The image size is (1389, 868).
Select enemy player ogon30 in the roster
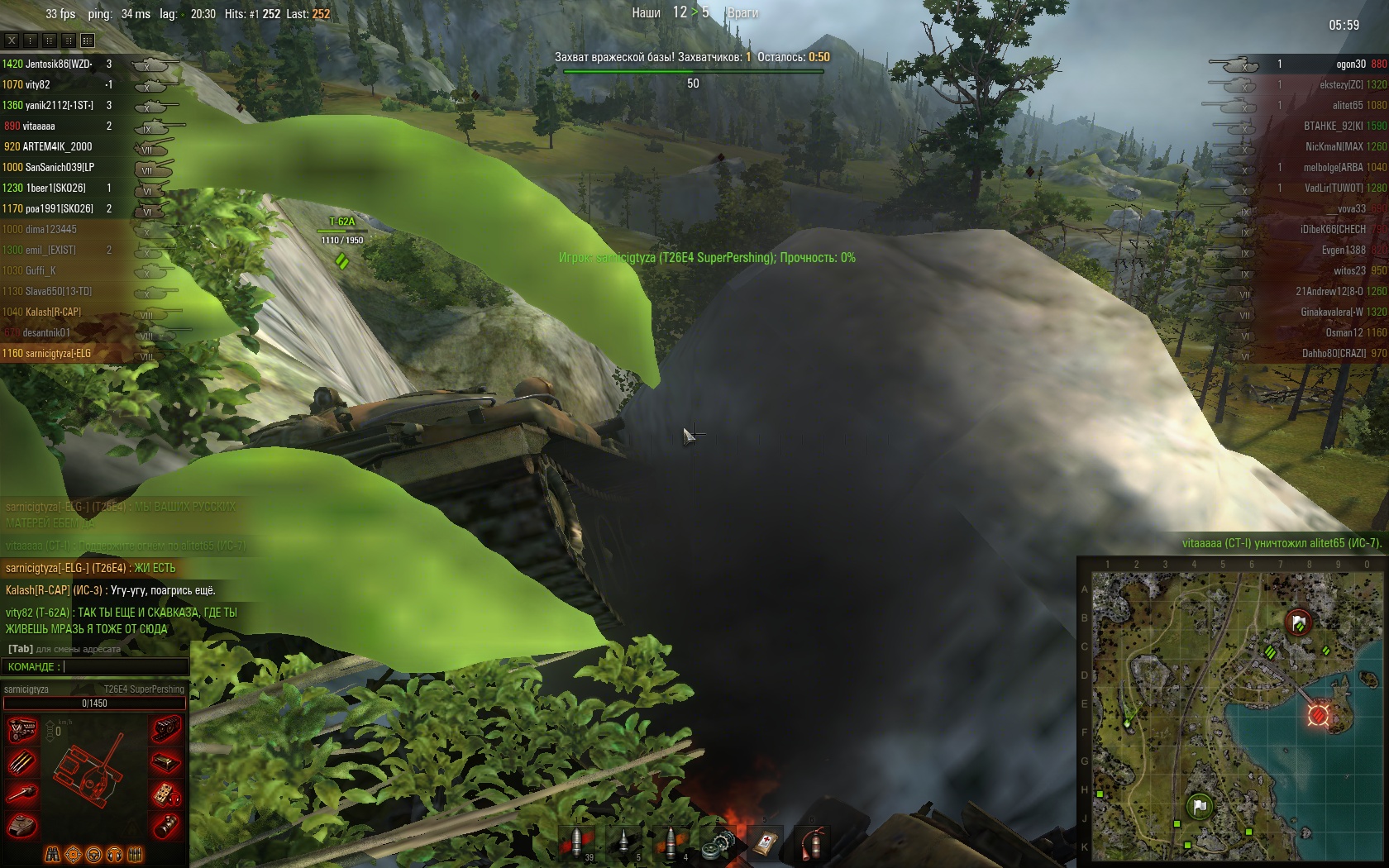pyautogui.click(x=1350, y=64)
